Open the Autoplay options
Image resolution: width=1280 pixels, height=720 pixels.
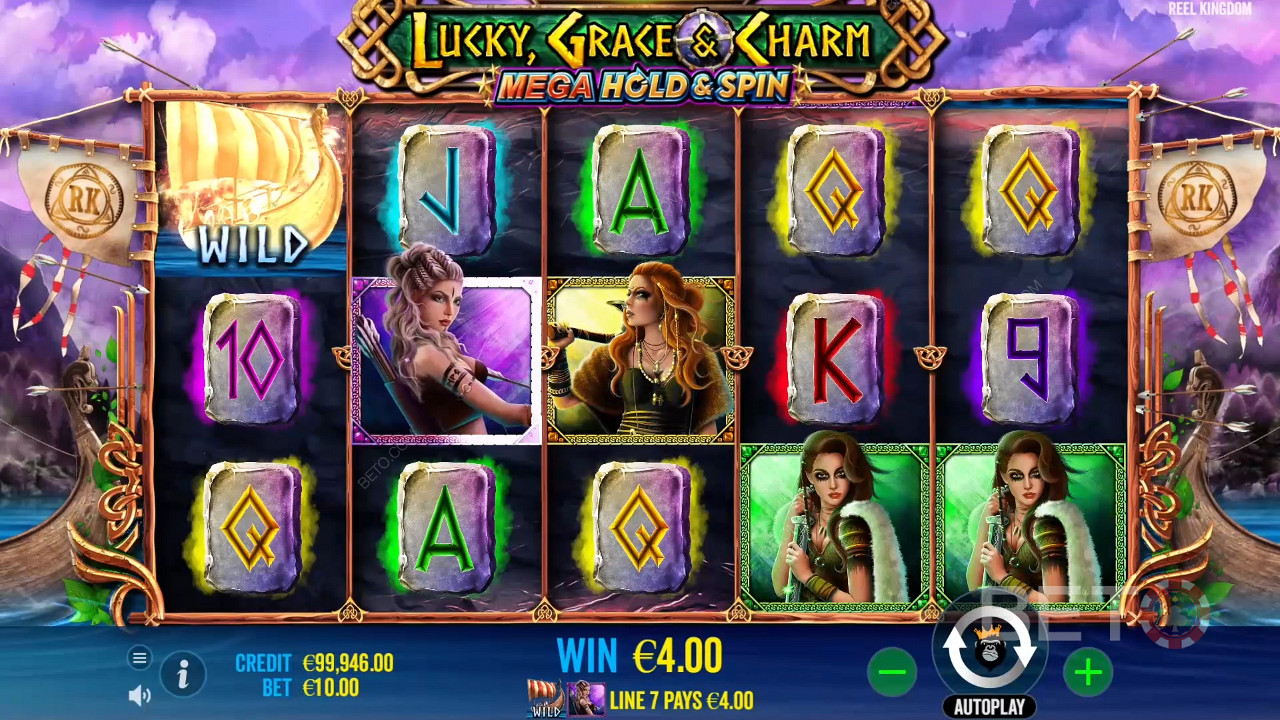[989, 707]
